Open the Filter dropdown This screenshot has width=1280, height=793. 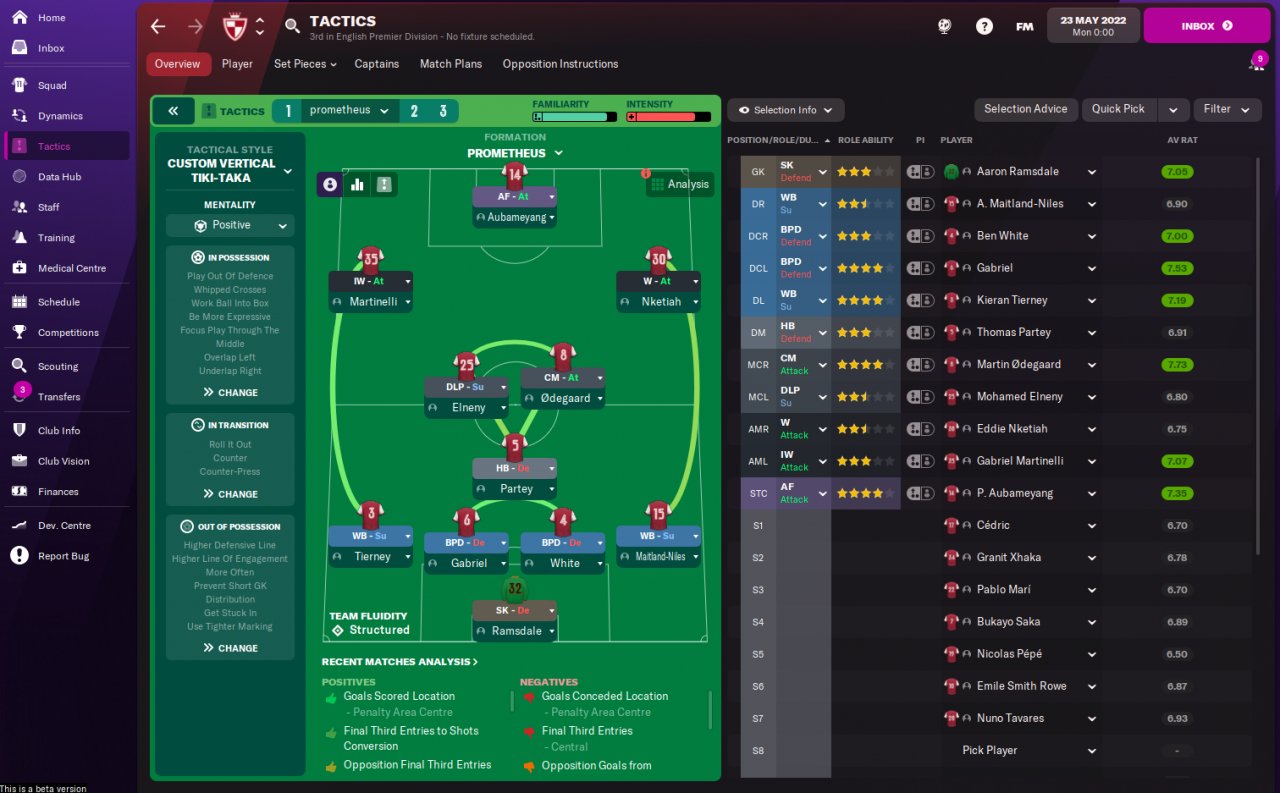pos(1226,109)
